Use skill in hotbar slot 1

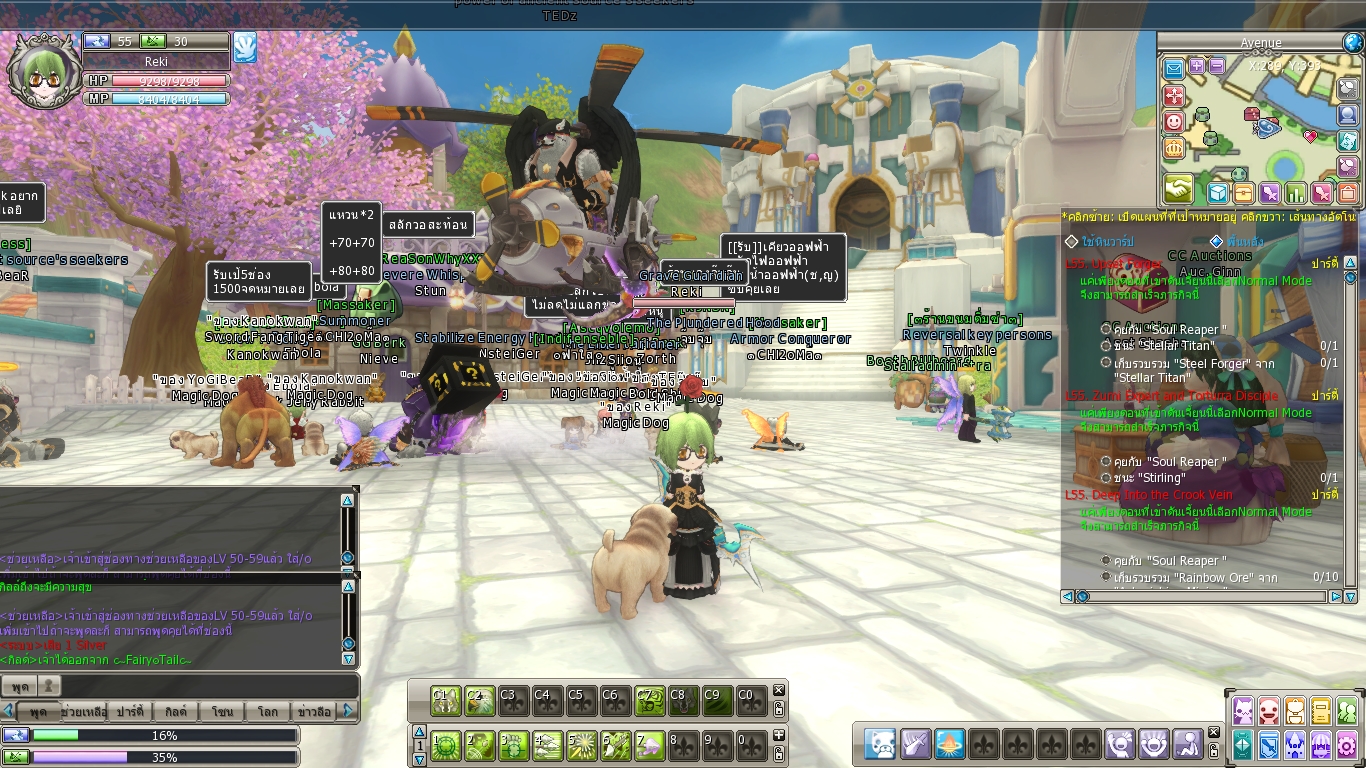(445, 745)
